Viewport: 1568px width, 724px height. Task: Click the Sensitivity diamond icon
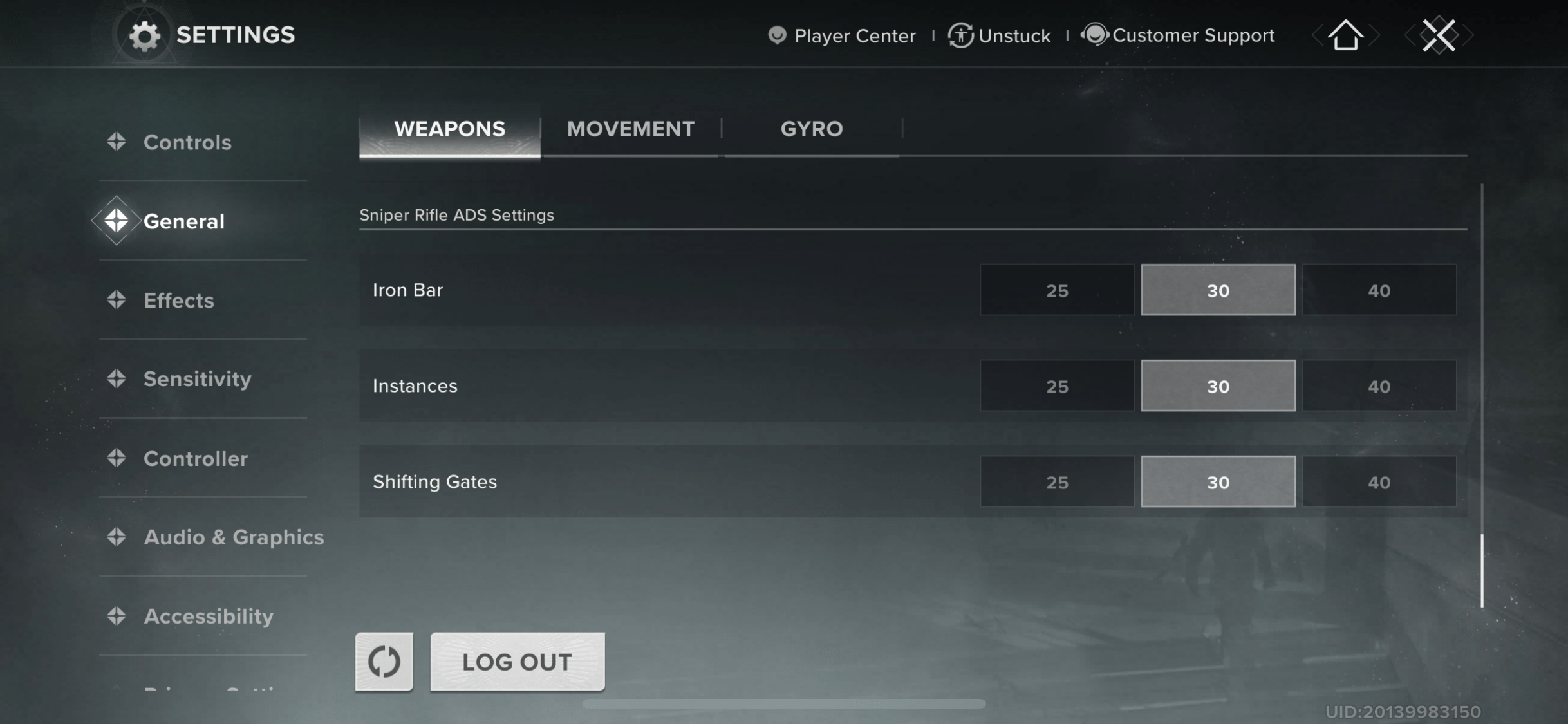click(x=117, y=379)
